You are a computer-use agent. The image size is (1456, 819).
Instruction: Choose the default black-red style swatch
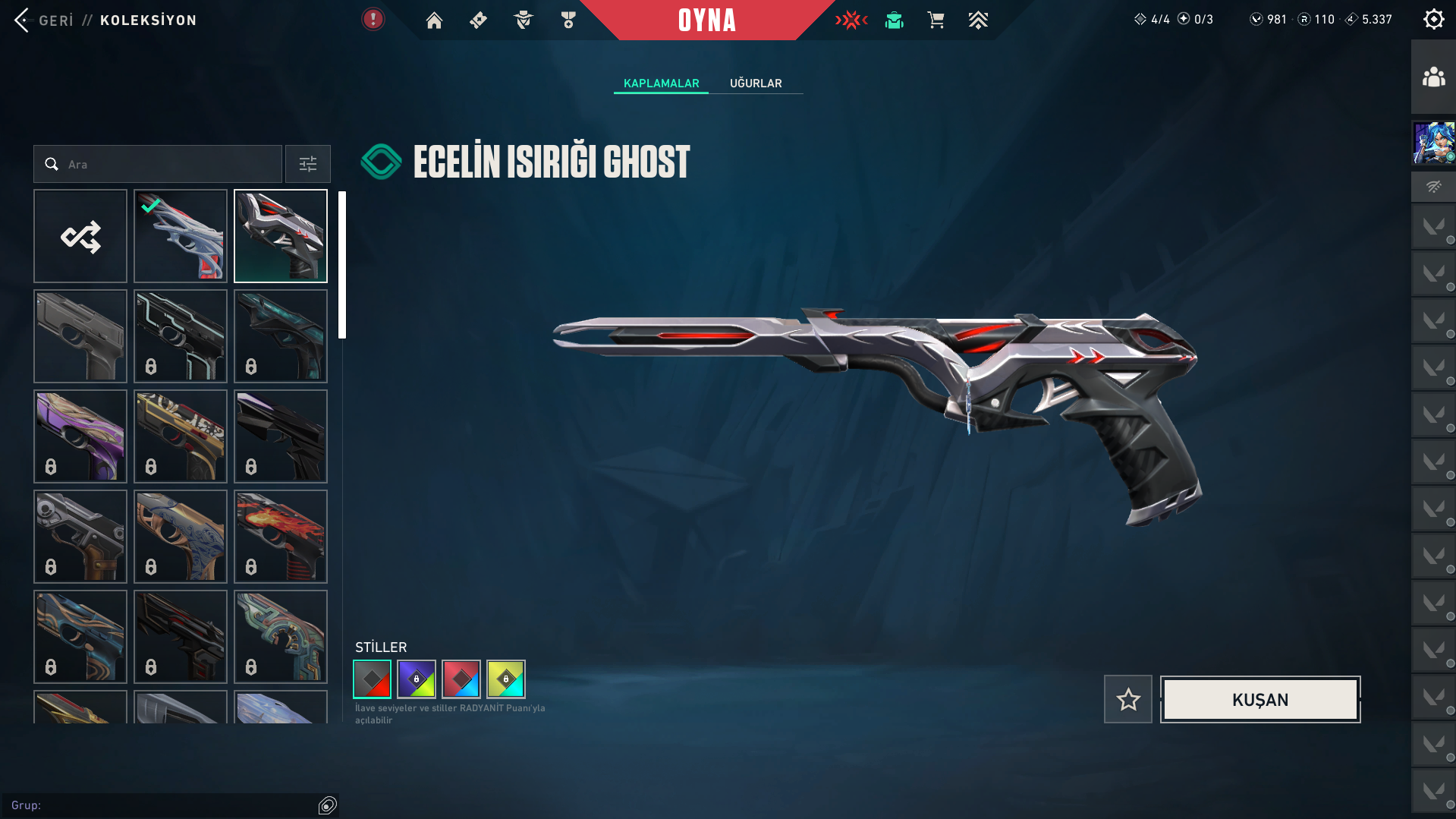click(x=372, y=679)
